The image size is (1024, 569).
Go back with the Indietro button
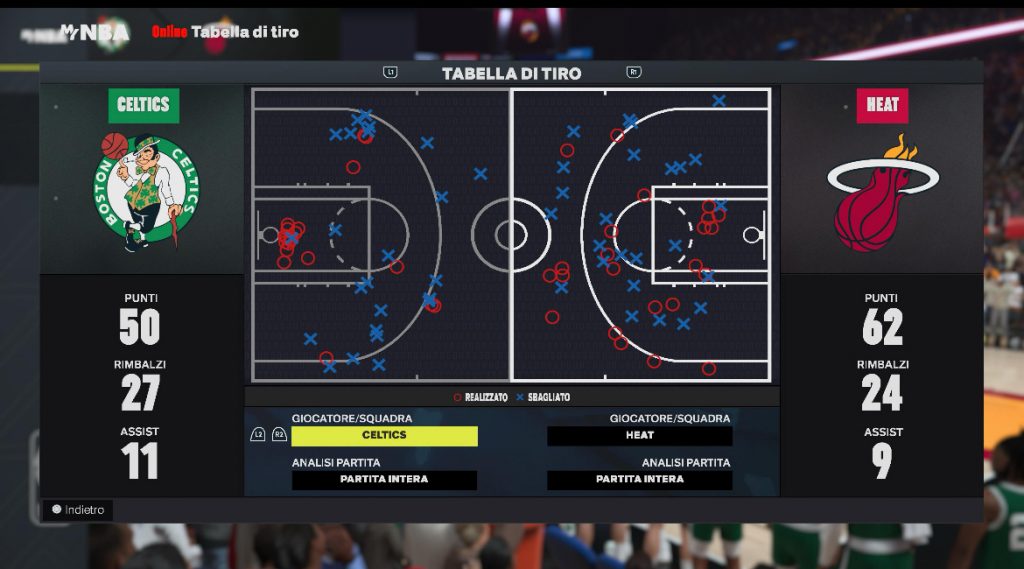(x=77, y=510)
